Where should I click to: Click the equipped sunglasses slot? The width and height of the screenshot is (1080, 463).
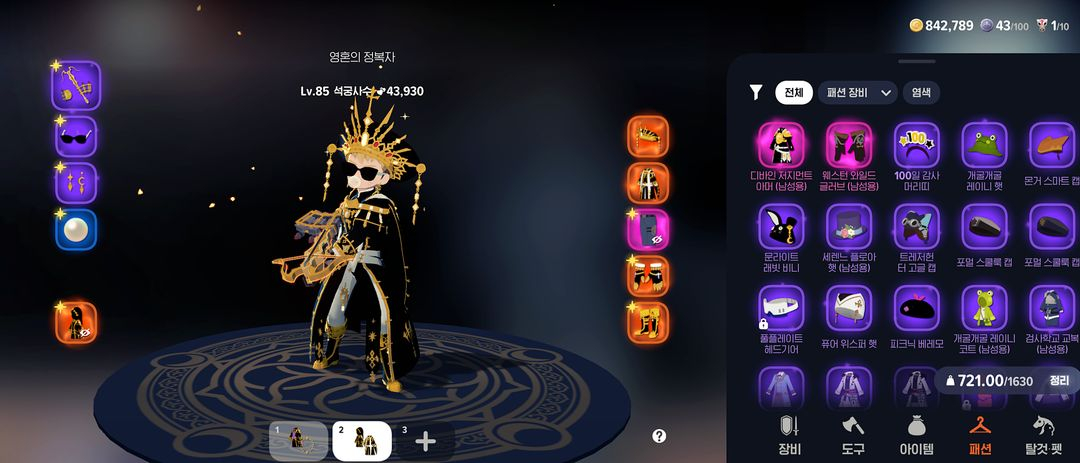coord(76,137)
